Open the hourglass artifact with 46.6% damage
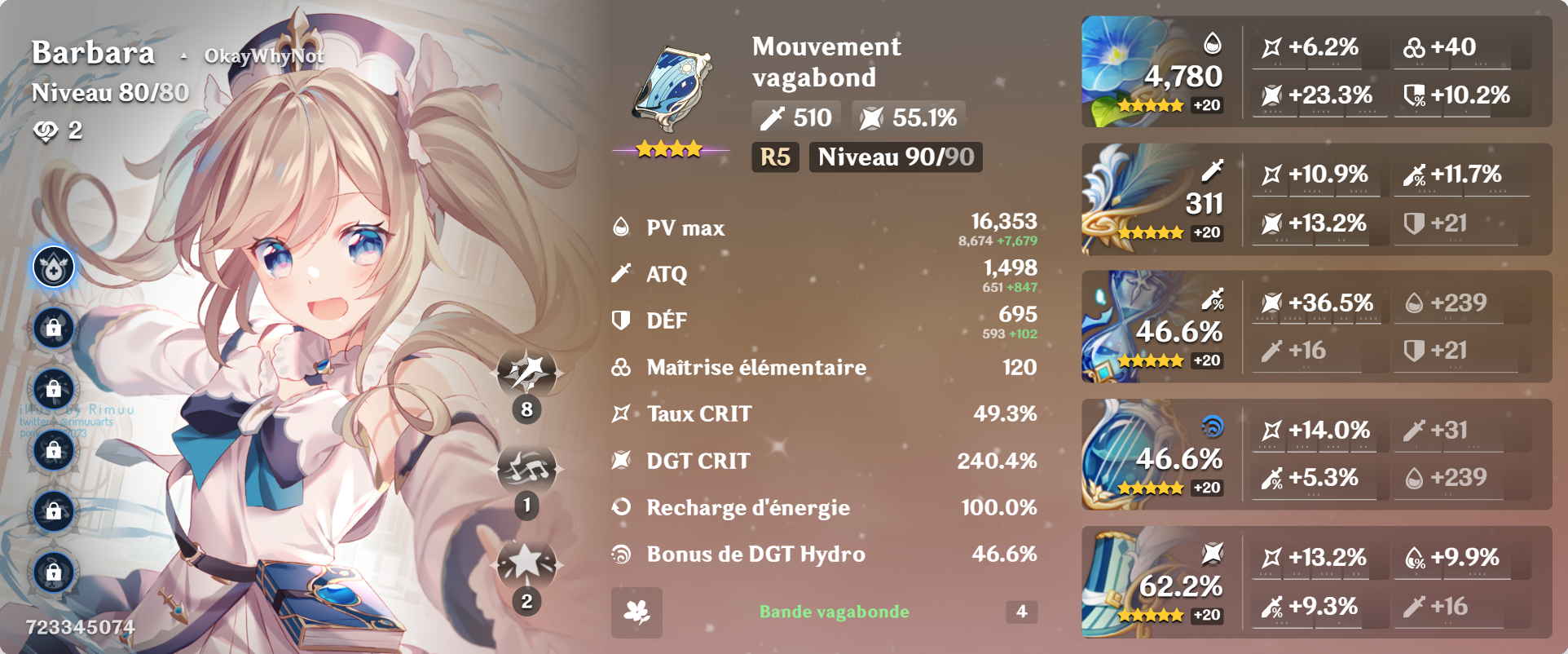 pos(1156,328)
